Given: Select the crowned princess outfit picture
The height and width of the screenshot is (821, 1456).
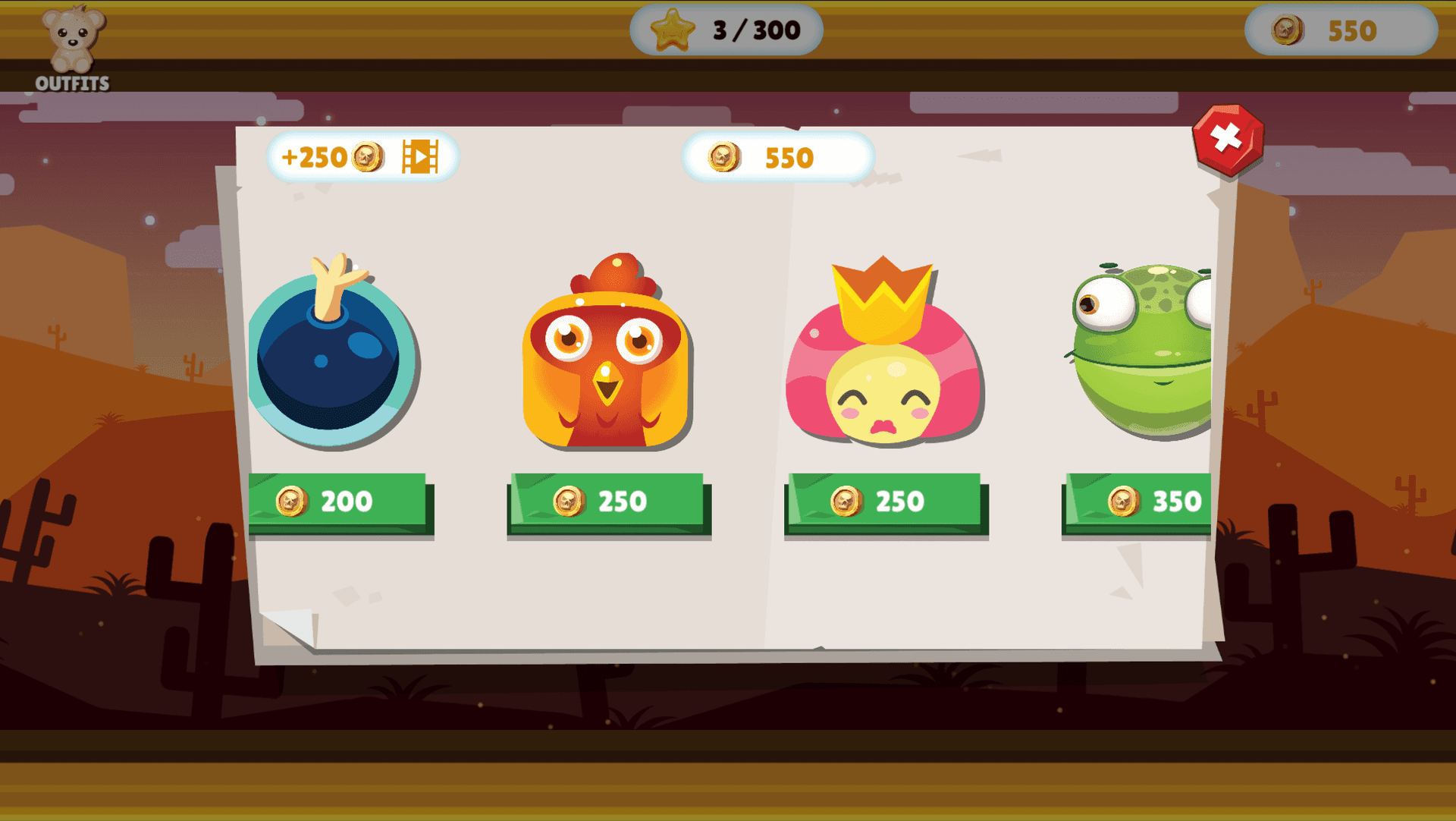Looking at the screenshot, I should (883, 353).
